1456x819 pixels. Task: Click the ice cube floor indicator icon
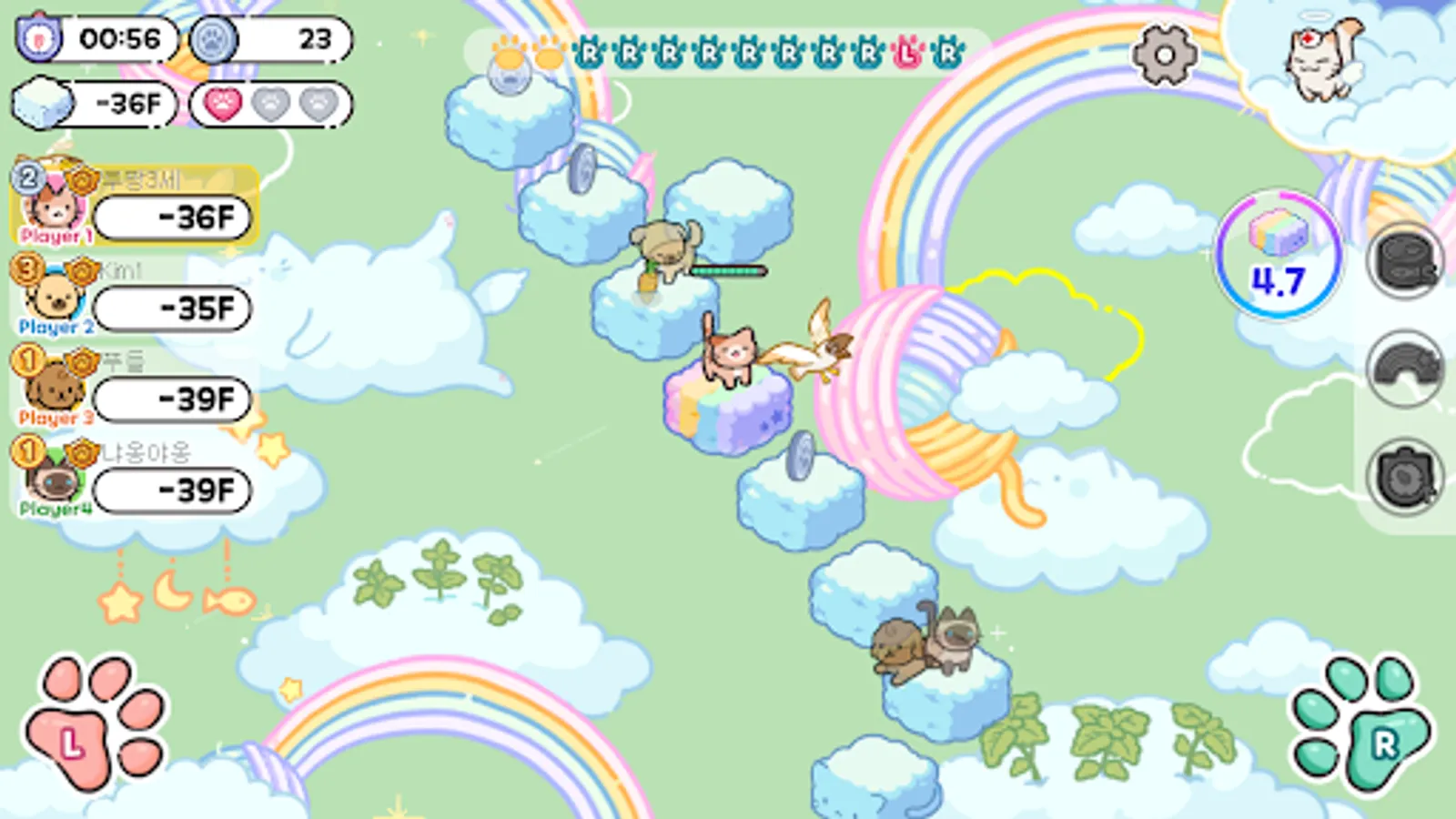tap(42, 103)
